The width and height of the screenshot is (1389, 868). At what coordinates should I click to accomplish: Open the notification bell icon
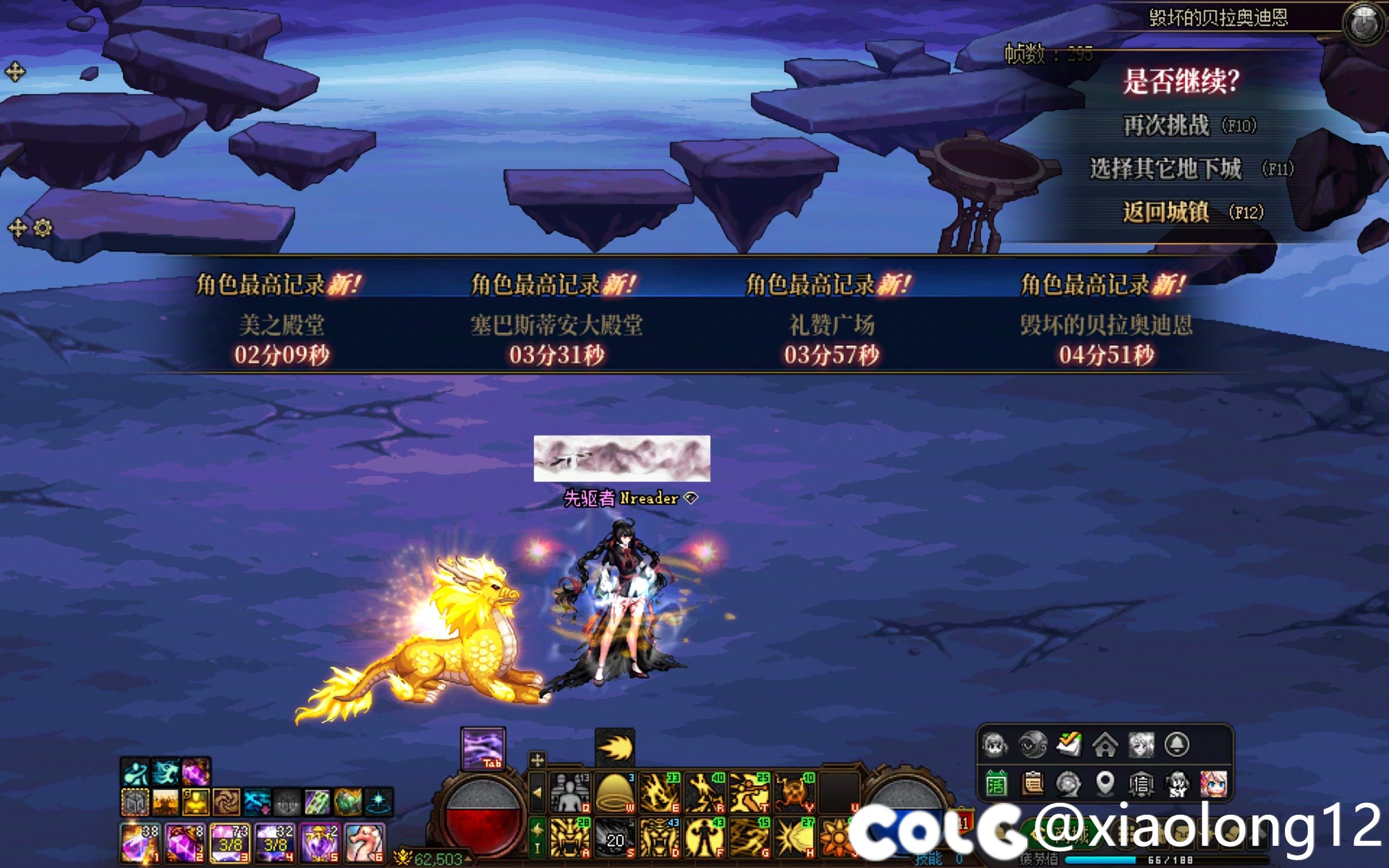coord(1177,745)
